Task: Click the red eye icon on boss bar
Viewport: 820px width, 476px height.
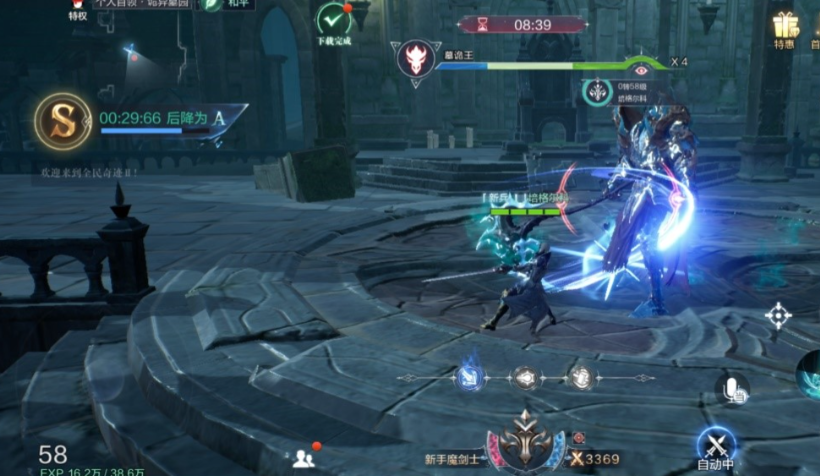Action: click(x=642, y=69)
